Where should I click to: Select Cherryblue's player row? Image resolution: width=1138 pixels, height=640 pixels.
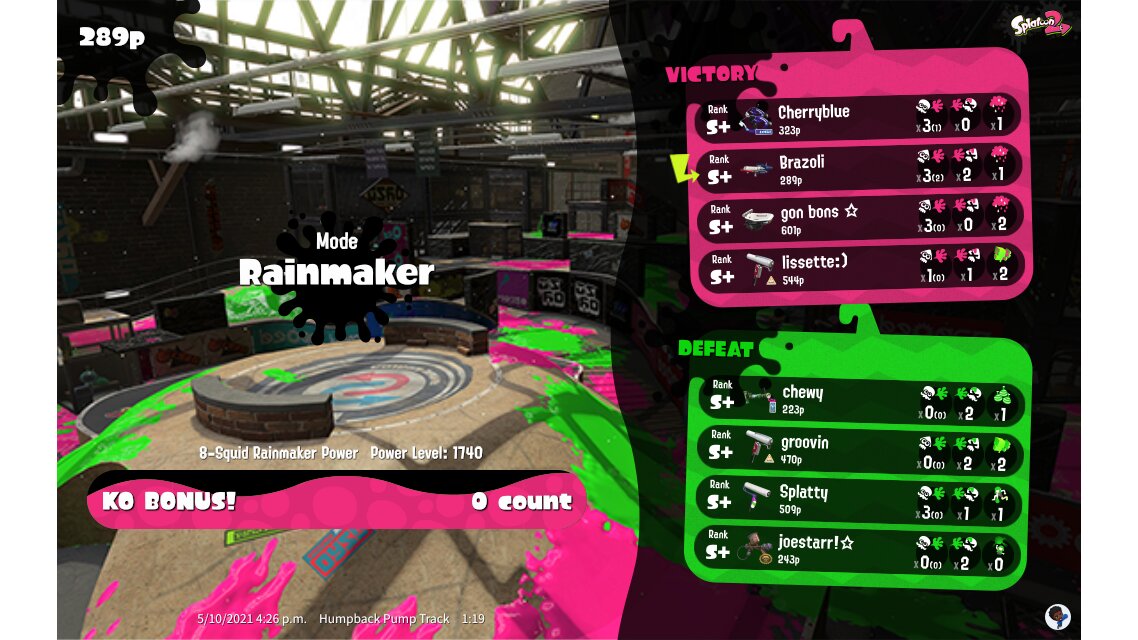coord(858,117)
